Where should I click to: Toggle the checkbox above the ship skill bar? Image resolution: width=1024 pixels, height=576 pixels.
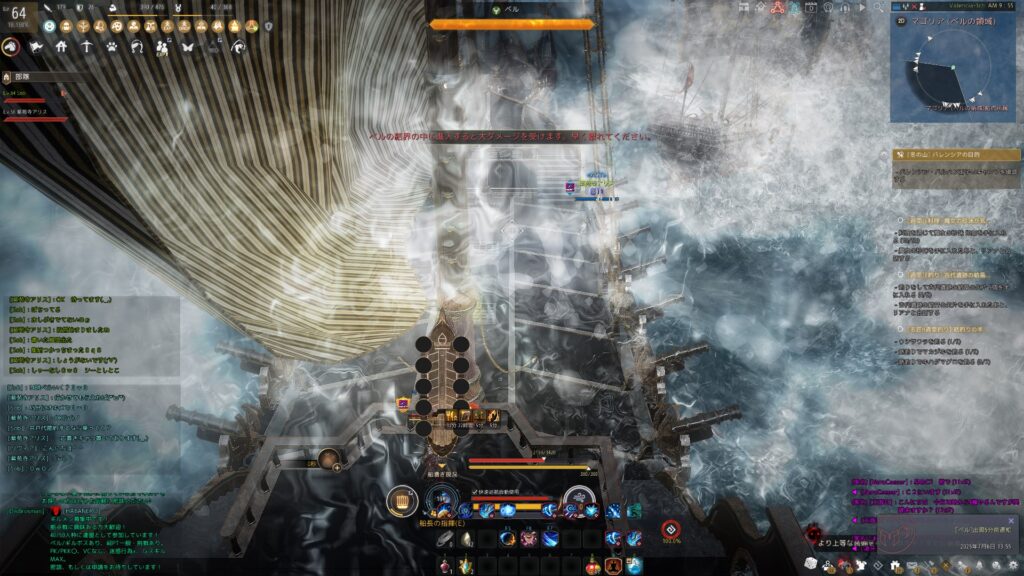[475, 491]
